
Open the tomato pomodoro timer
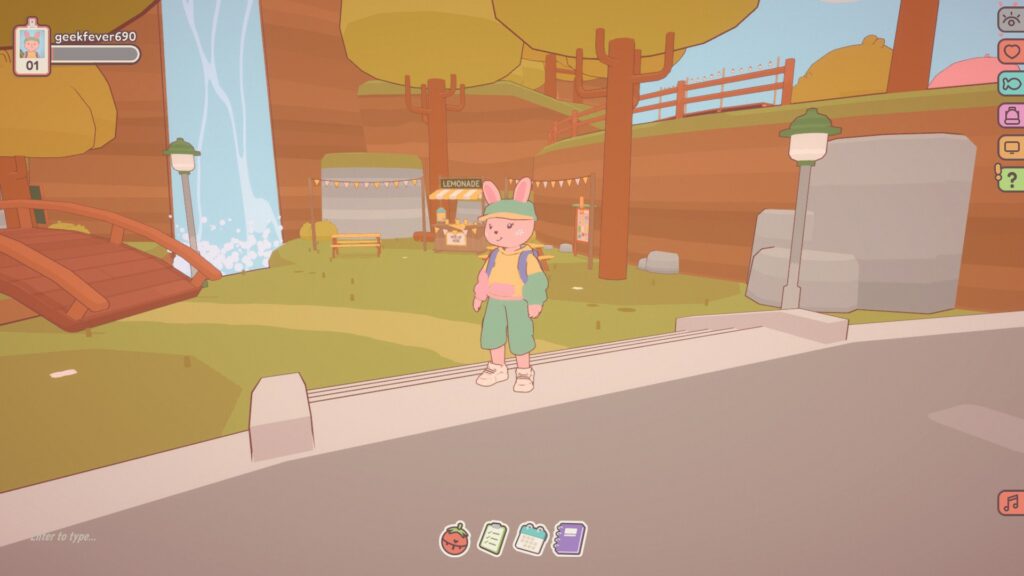[455, 539]
